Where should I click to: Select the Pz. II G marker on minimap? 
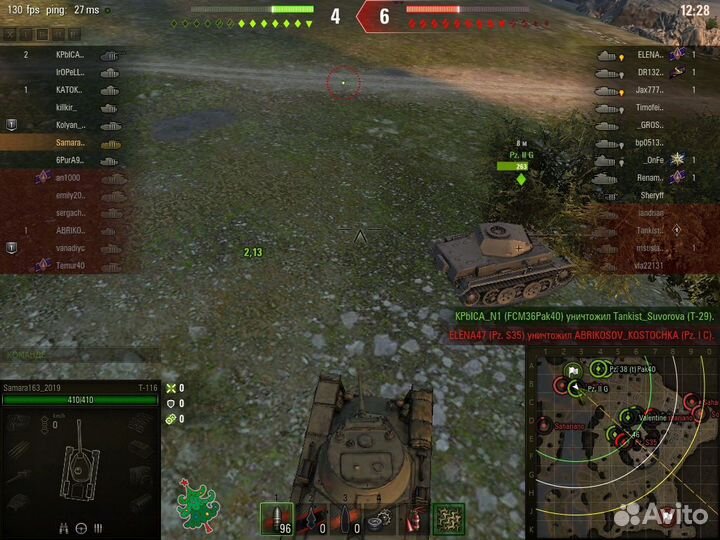tap(576, 388)
